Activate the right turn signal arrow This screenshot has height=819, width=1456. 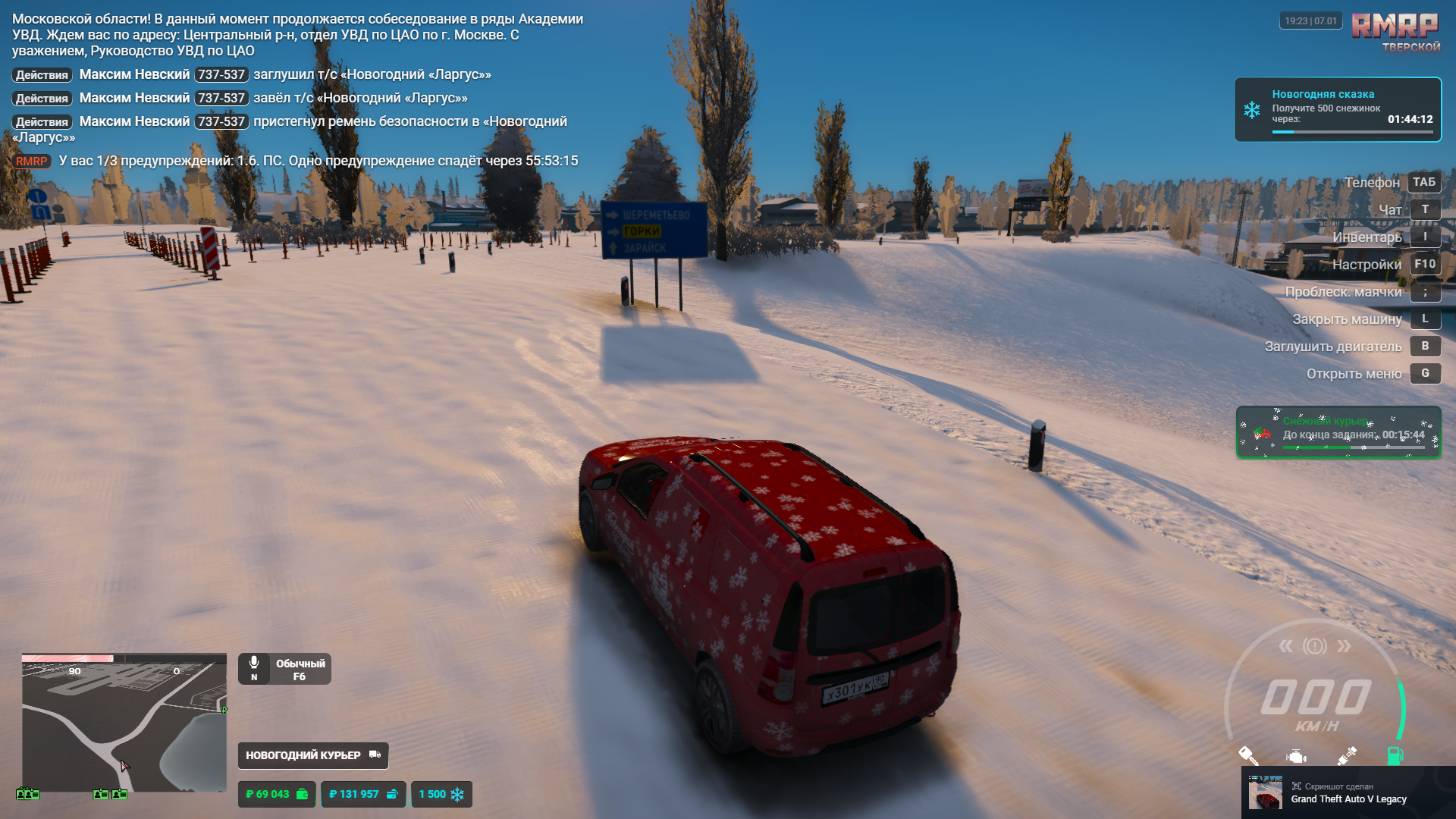tap(1344, 646)
